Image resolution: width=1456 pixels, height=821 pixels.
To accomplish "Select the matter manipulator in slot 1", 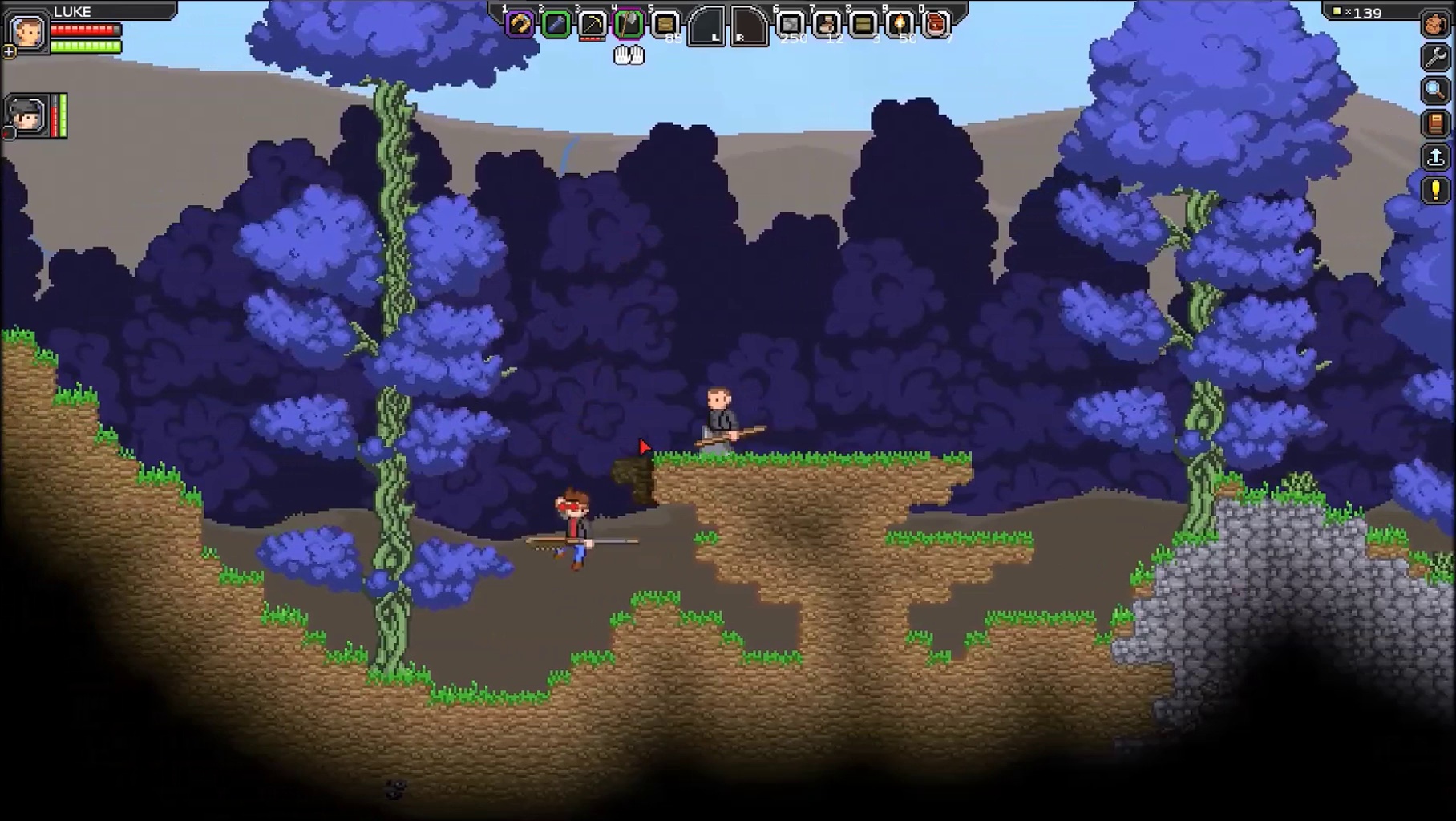I will (x=519, y=25).
